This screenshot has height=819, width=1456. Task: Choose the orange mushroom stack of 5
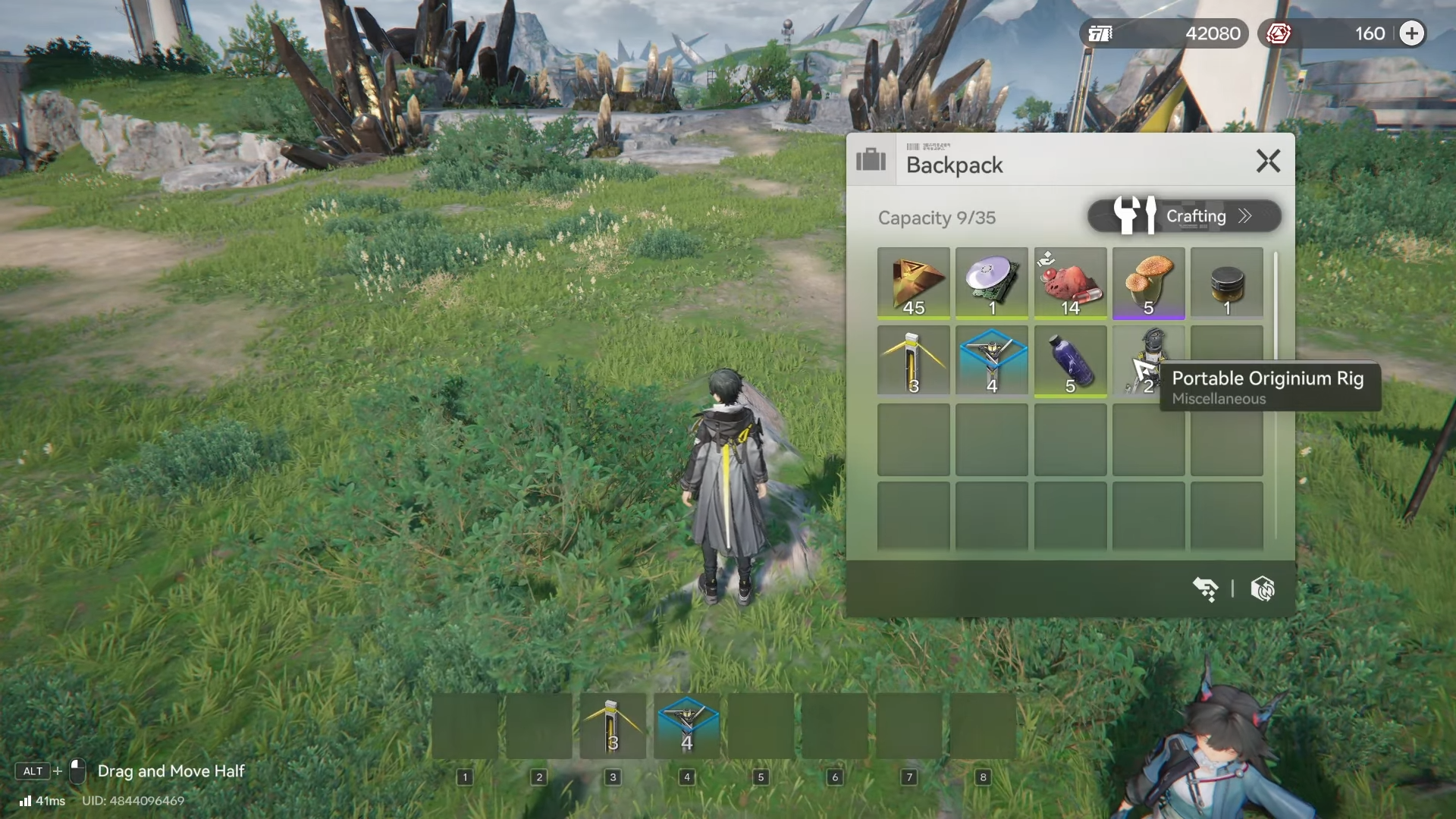coord(1148,283)
